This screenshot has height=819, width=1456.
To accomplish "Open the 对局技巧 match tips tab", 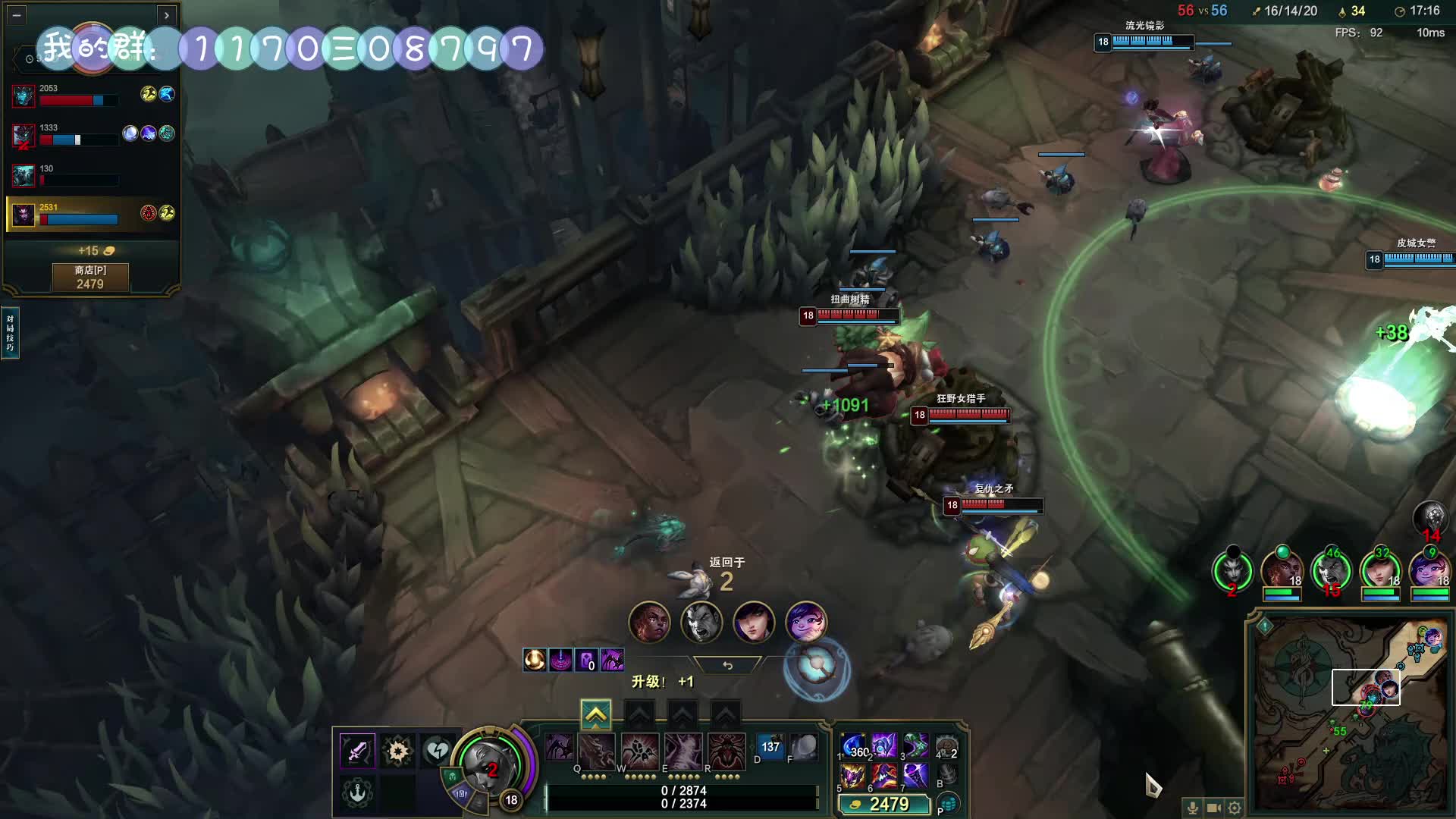I will coord(10,333).
